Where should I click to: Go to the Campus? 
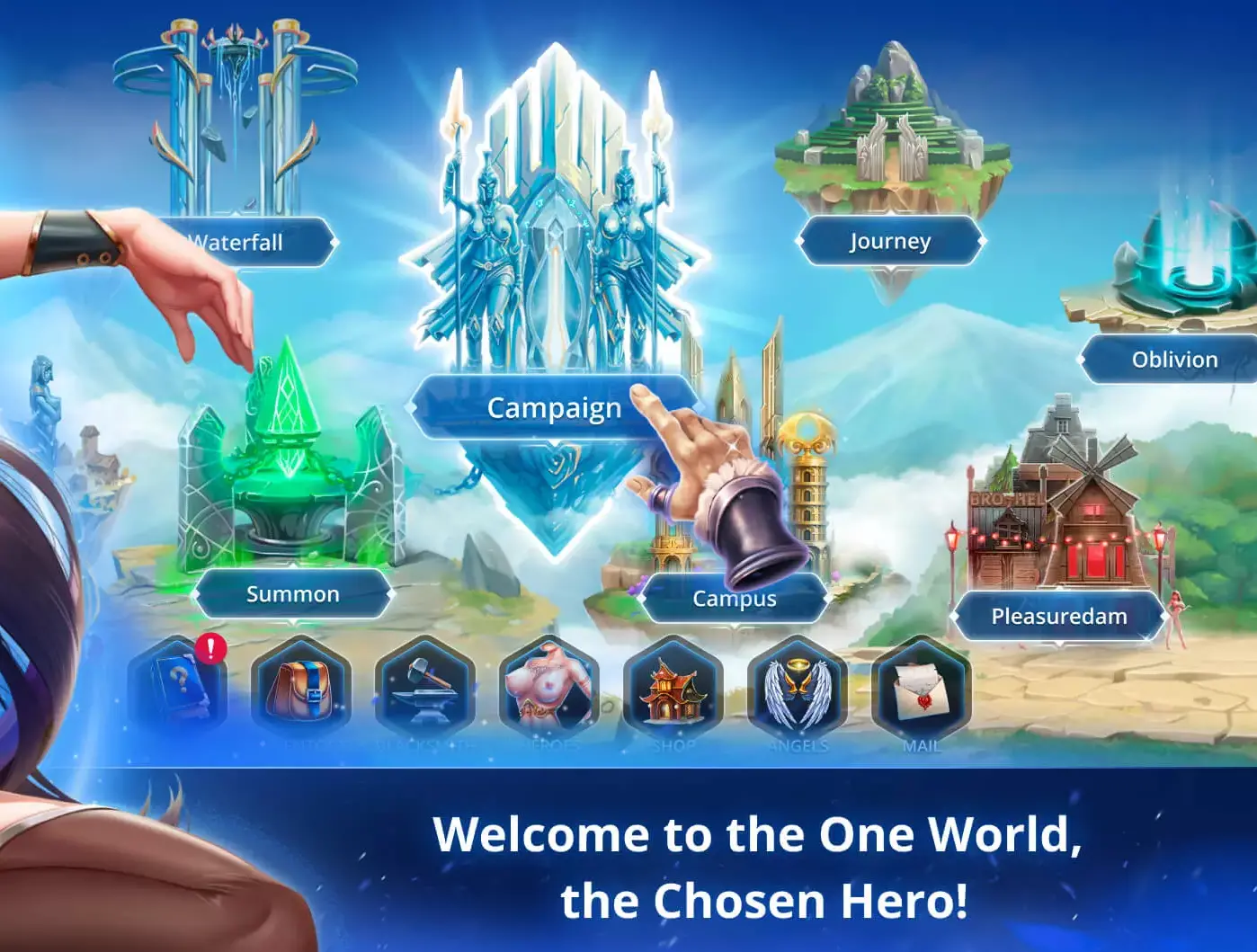(737, 598)
